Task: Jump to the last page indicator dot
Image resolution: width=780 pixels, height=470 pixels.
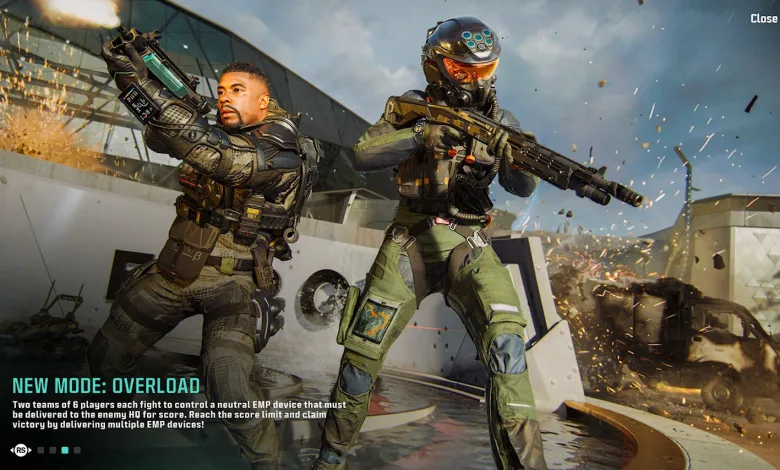Action: 77,450
